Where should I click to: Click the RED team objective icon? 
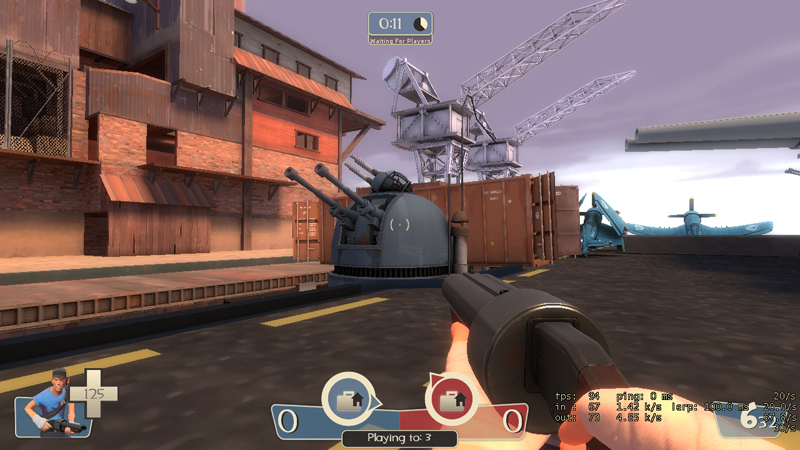click(x=450, y=400)
